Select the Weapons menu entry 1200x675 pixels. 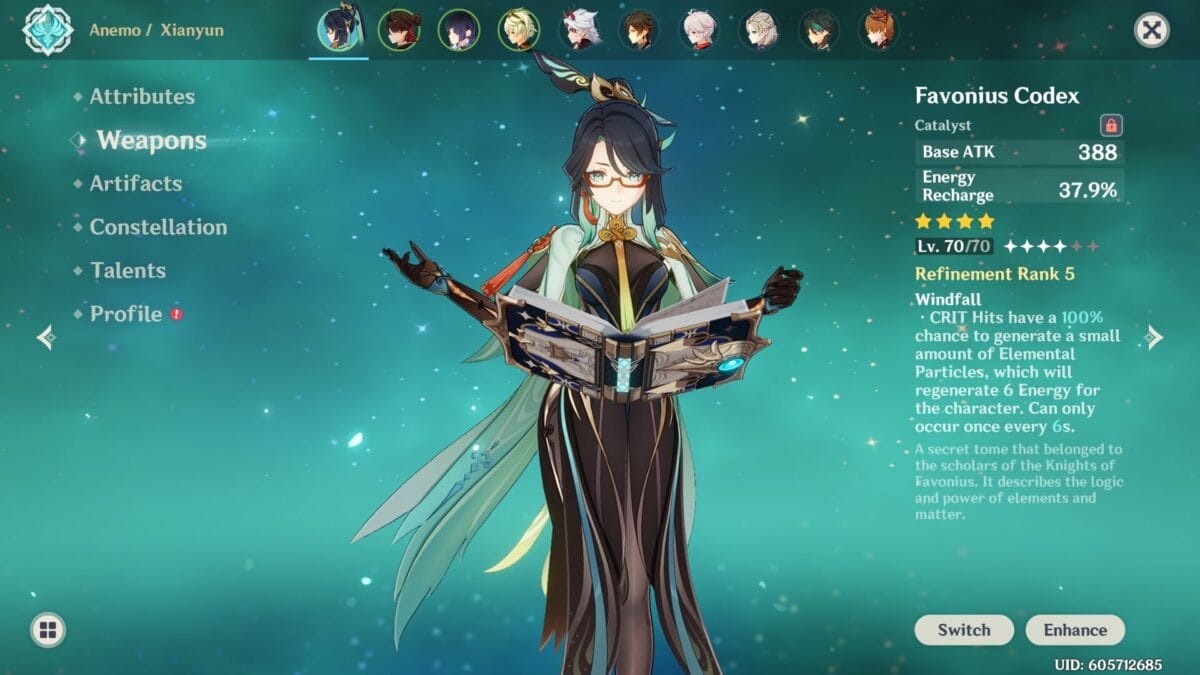[151, 141]
